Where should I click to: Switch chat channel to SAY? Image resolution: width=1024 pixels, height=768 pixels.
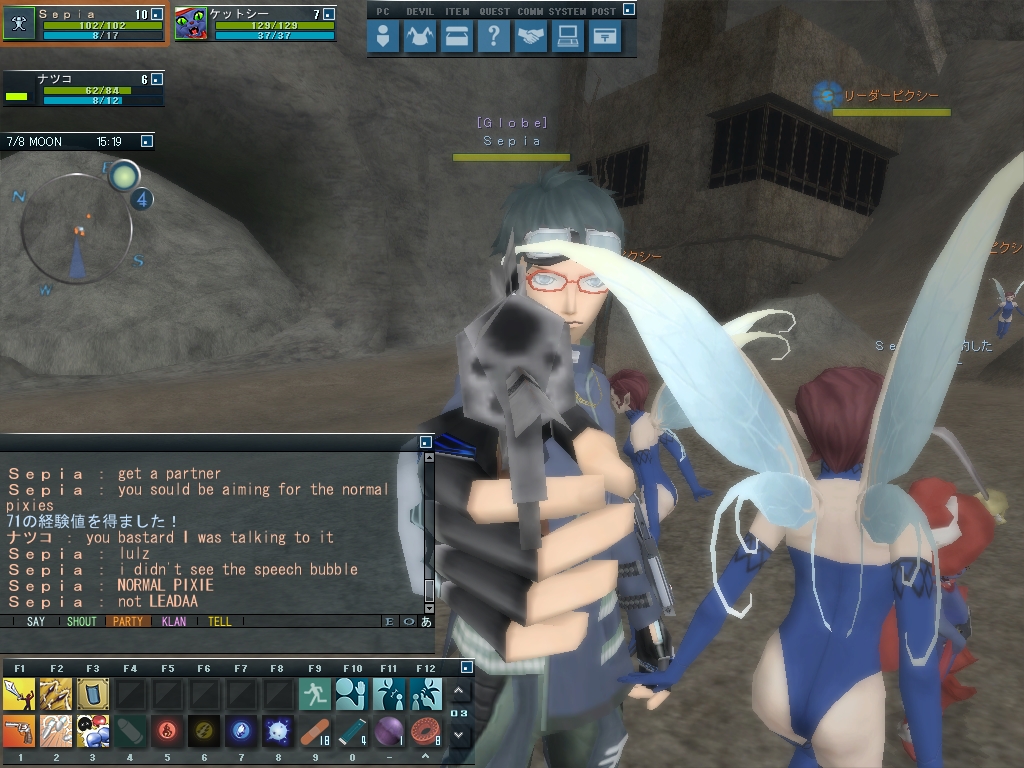(x=36, y=621)
